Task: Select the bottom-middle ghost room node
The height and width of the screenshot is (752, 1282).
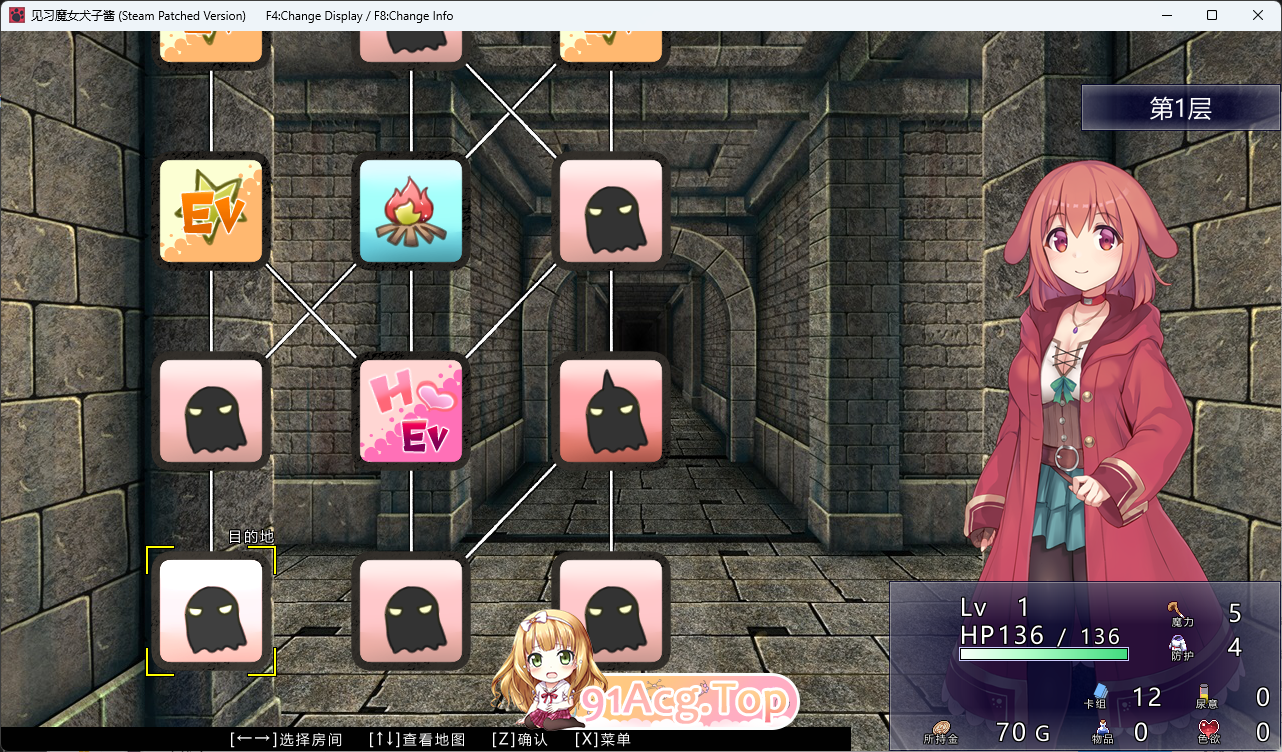Action: tap(411, 611)
